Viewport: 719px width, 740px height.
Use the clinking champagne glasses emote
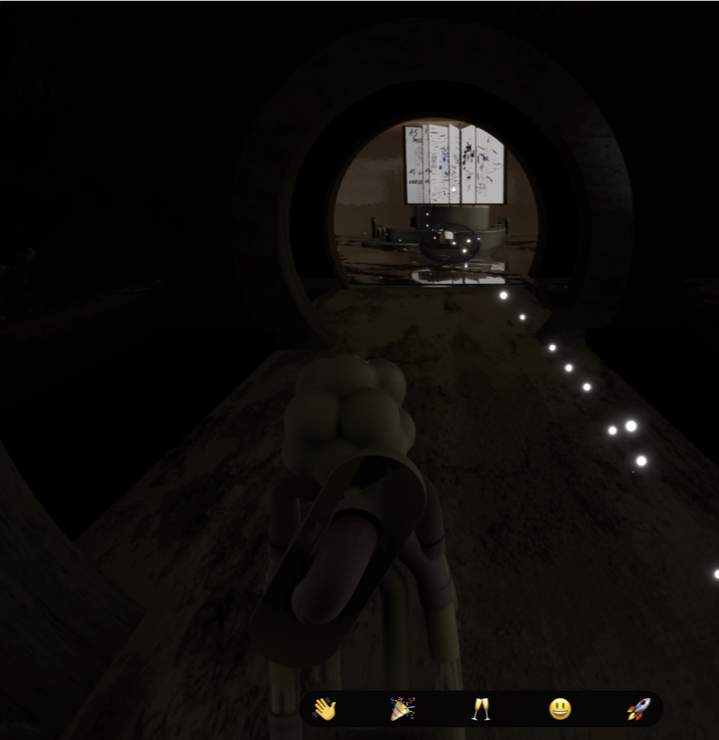[481, 709]
